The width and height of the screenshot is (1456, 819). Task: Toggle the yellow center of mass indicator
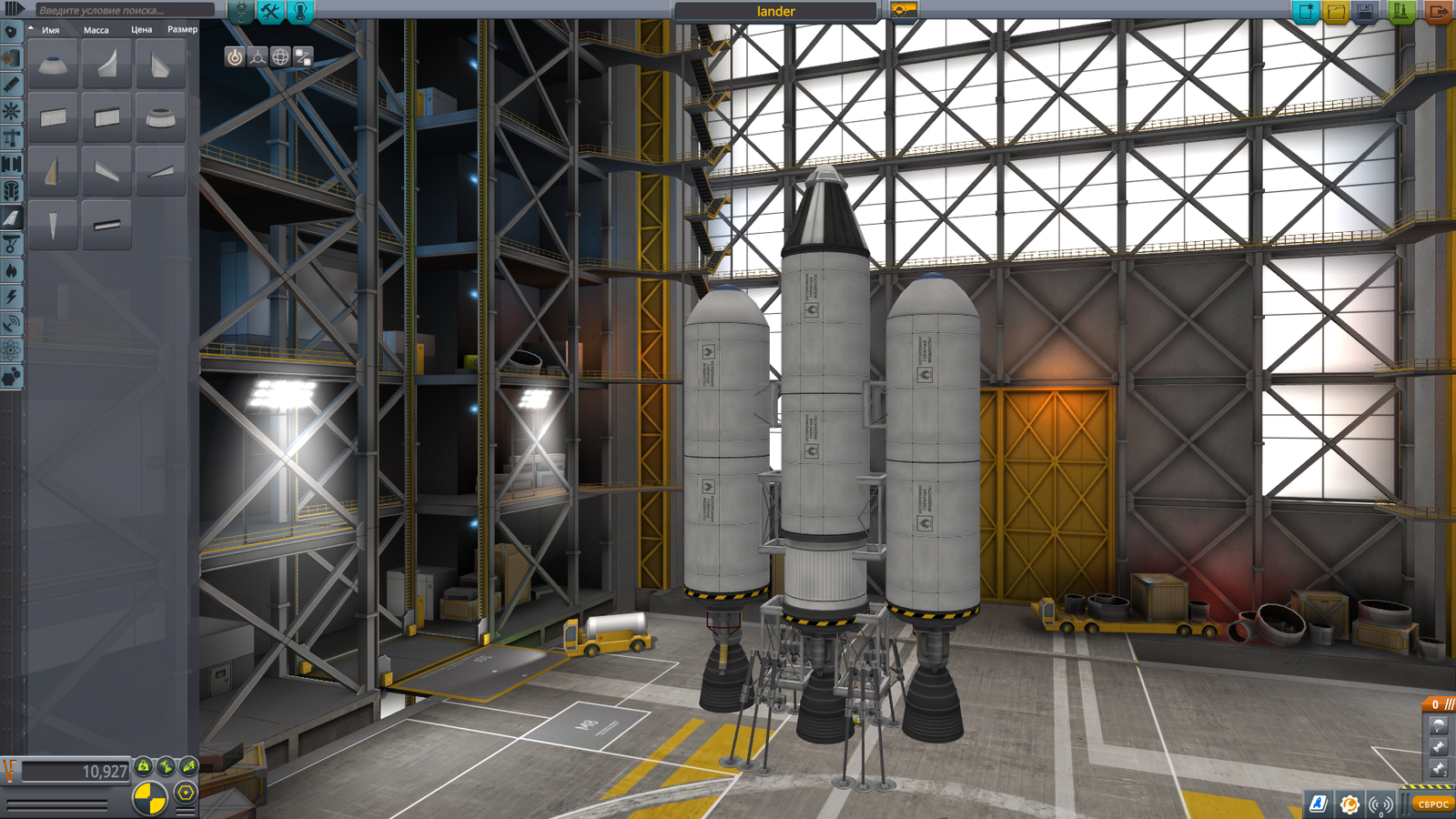(149, 798)
